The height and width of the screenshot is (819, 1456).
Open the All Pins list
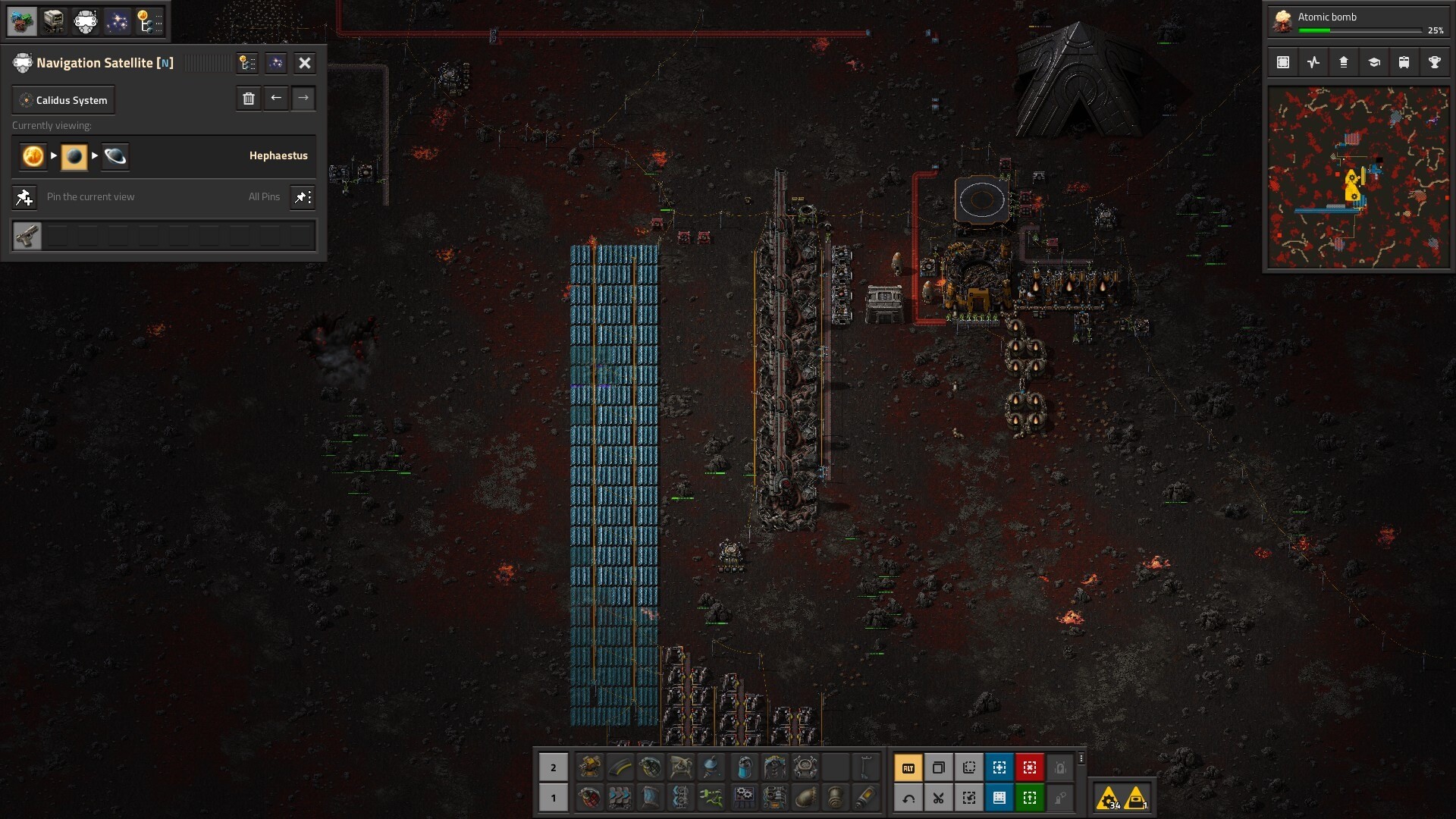pos(303,197)
